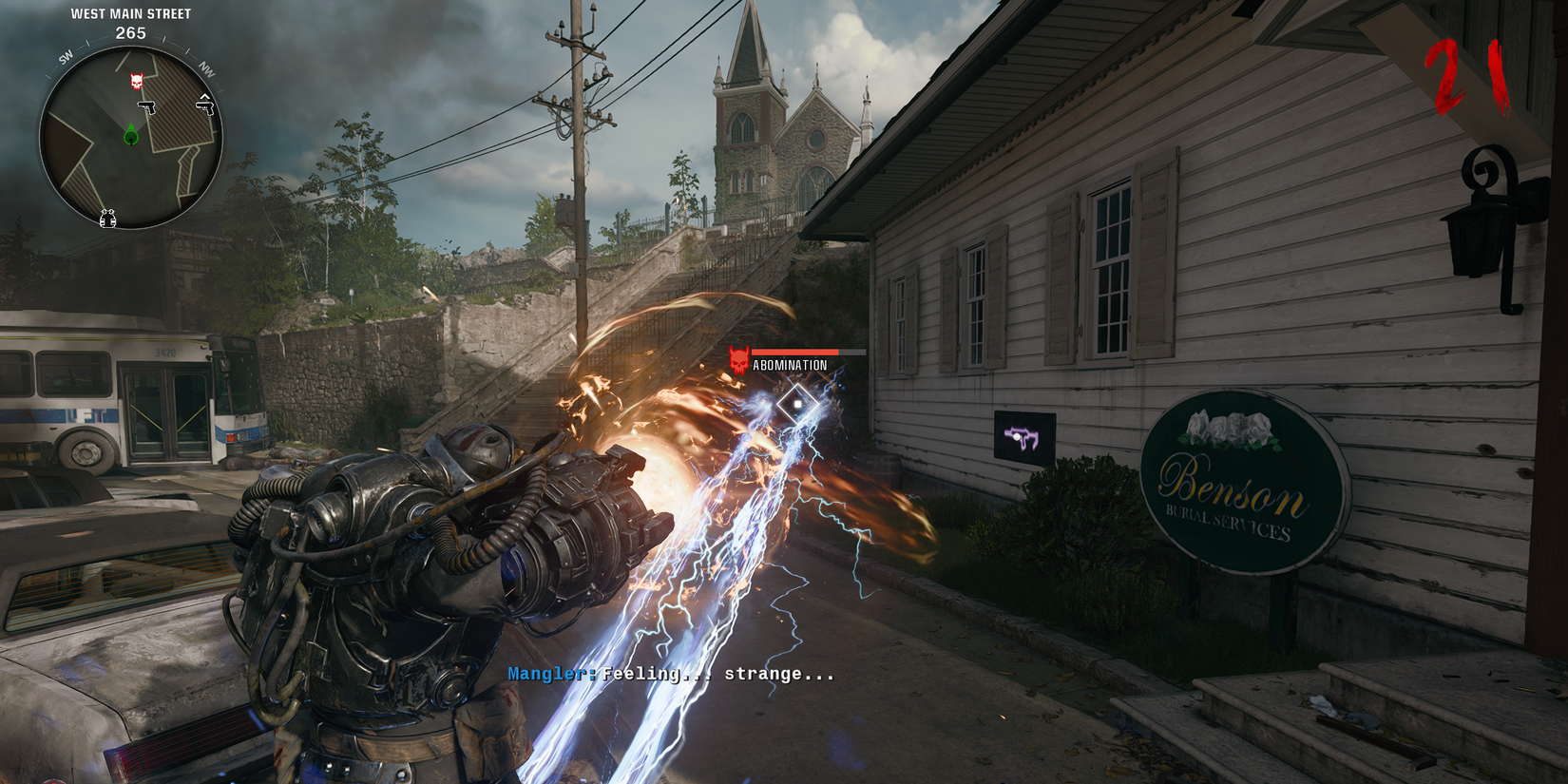
Task: Expand the minimap circle
Action: point(133,138)
